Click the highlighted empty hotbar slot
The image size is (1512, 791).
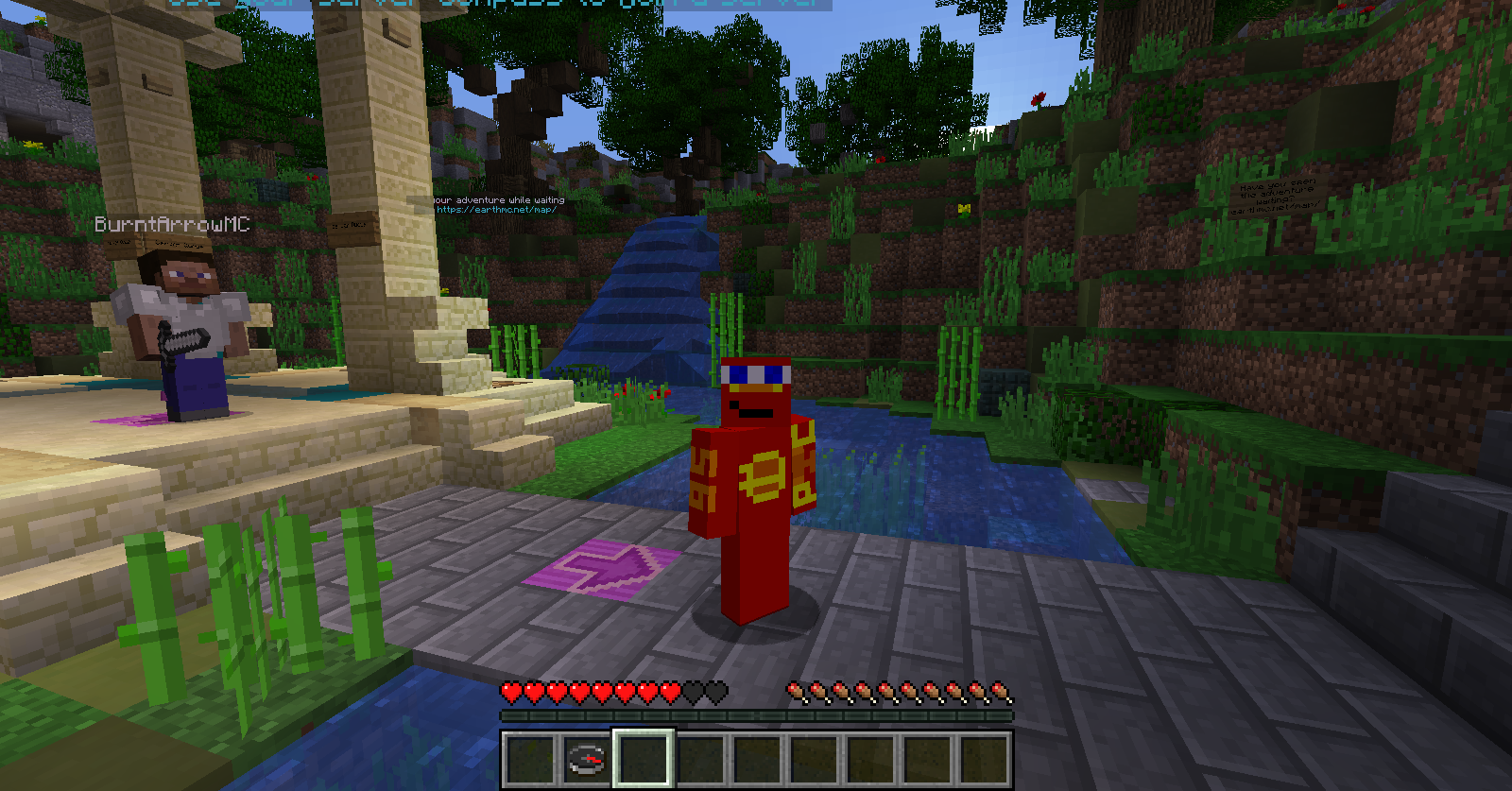click(x=644, y=758)
